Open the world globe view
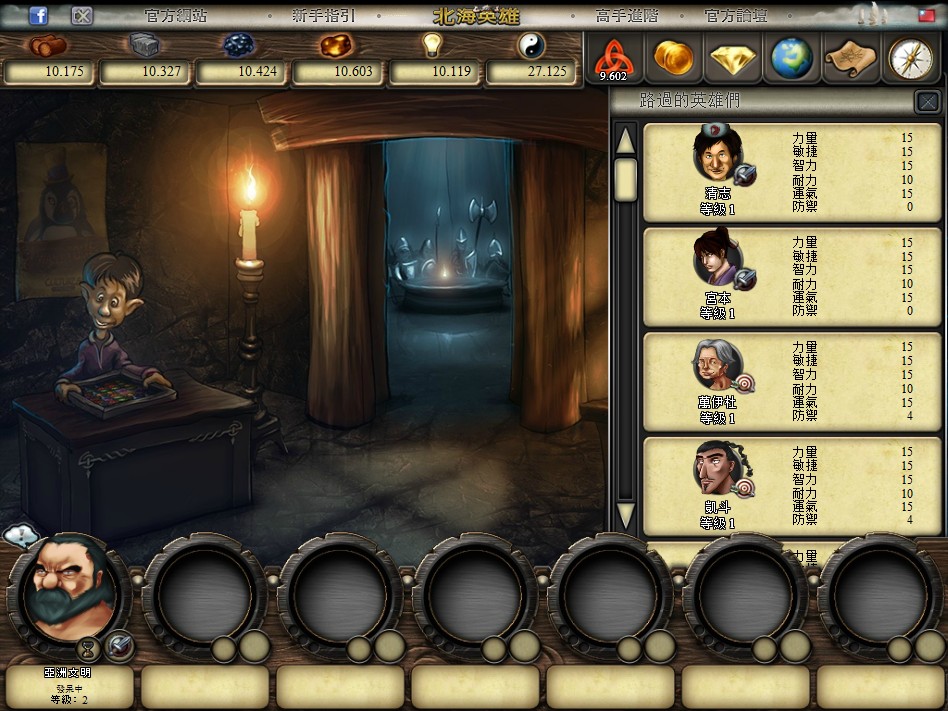 [791, 58]
